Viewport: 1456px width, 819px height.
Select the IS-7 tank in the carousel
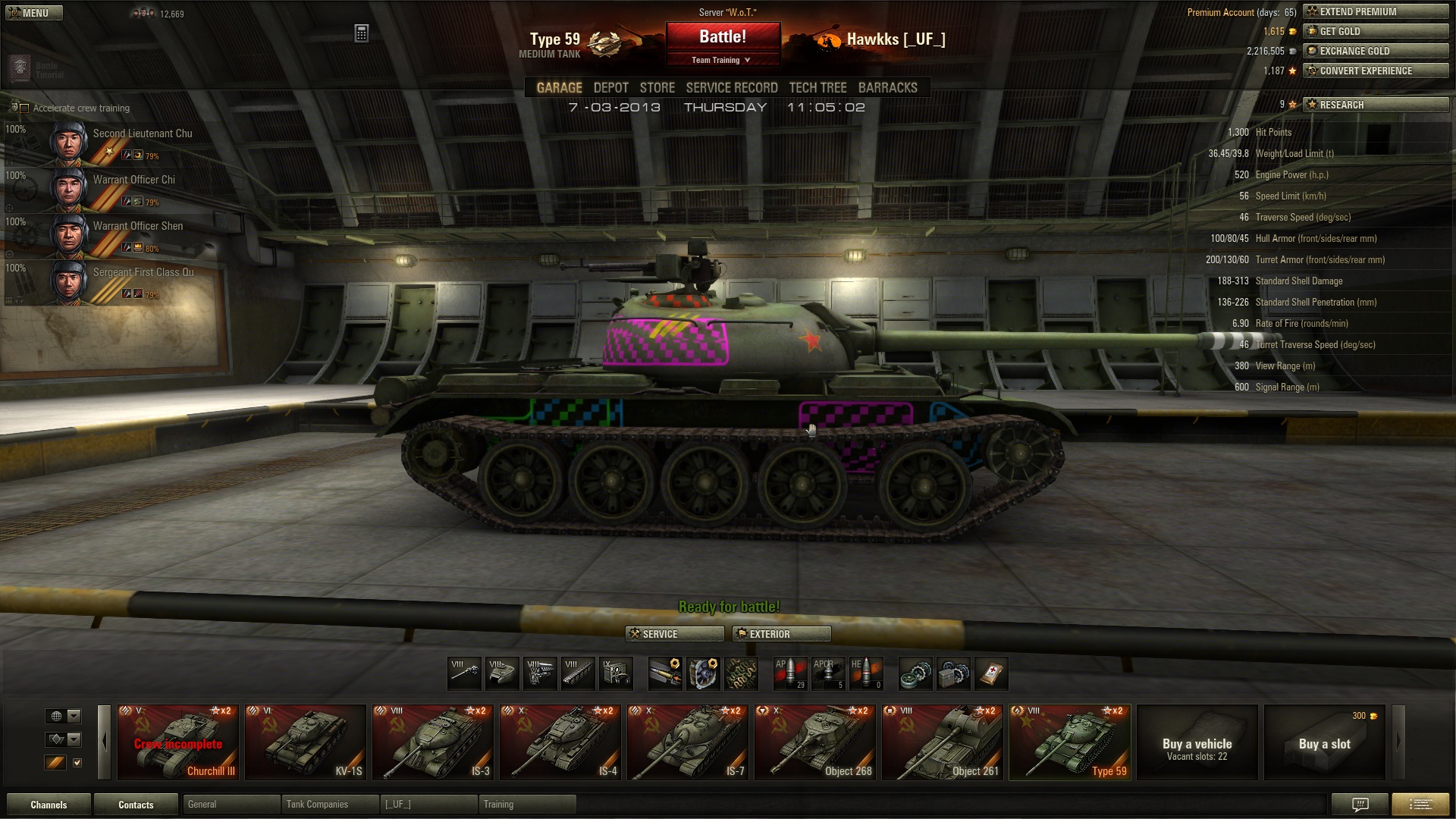tap(688, 742)
